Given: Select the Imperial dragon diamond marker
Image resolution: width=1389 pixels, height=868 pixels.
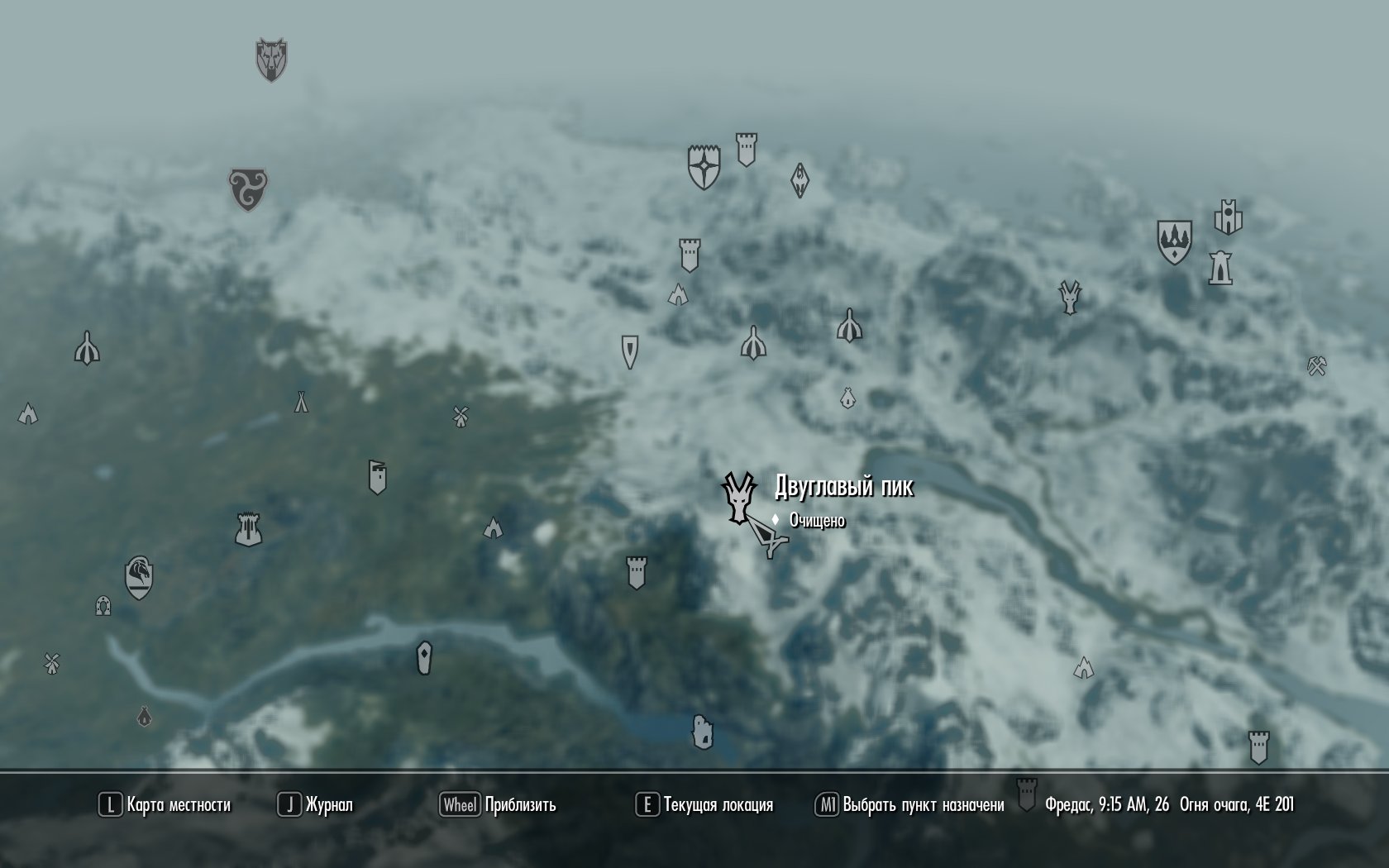Looking at the screenshot, I should tap(800, 180).
